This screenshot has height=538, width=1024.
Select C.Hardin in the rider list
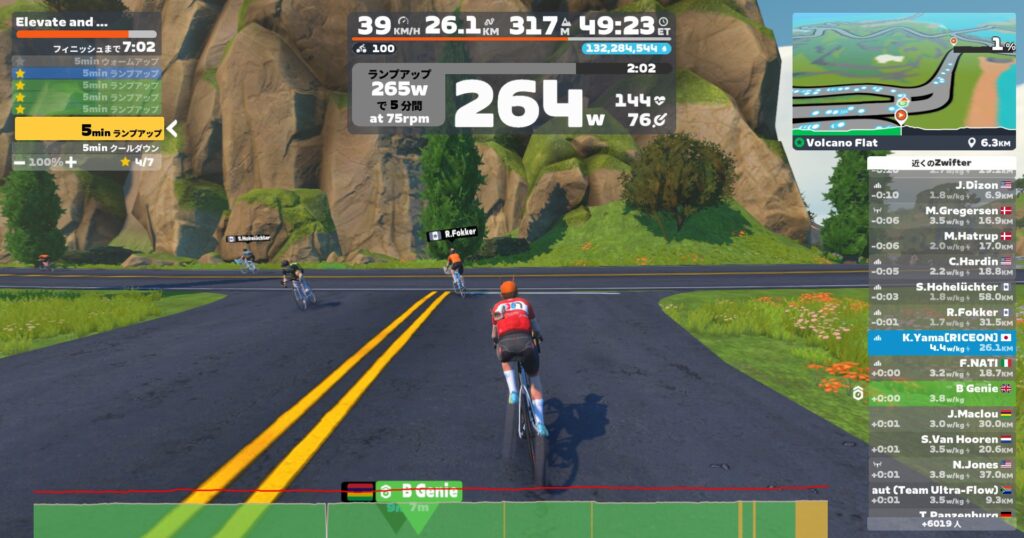940,267
